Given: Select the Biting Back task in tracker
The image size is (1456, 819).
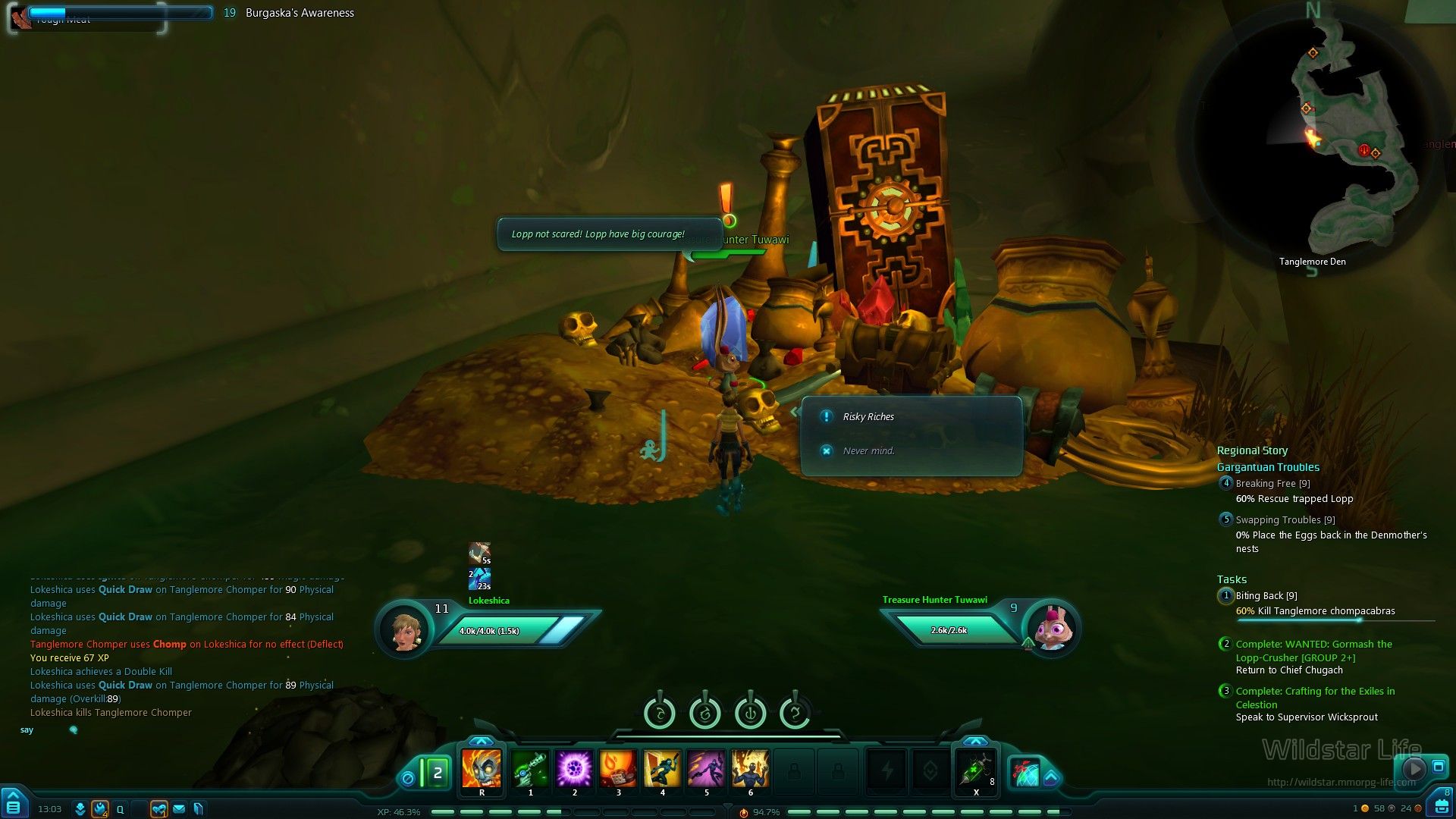Looking at the screenshot, I should click(x=1266, y=596).
